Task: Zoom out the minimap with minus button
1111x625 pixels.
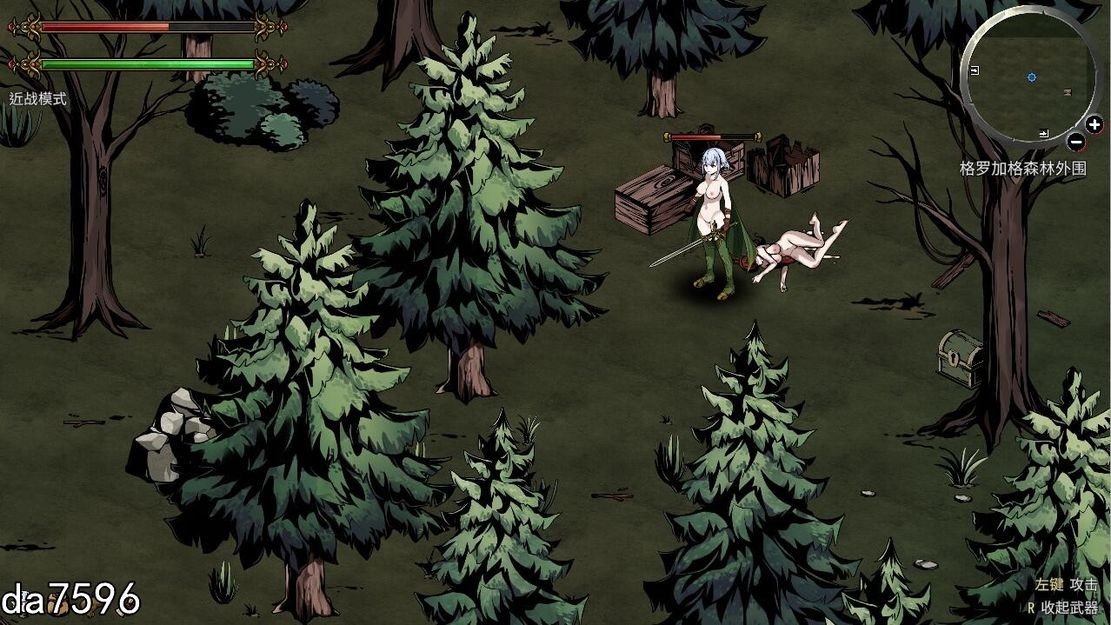Action: (1075, 141)
